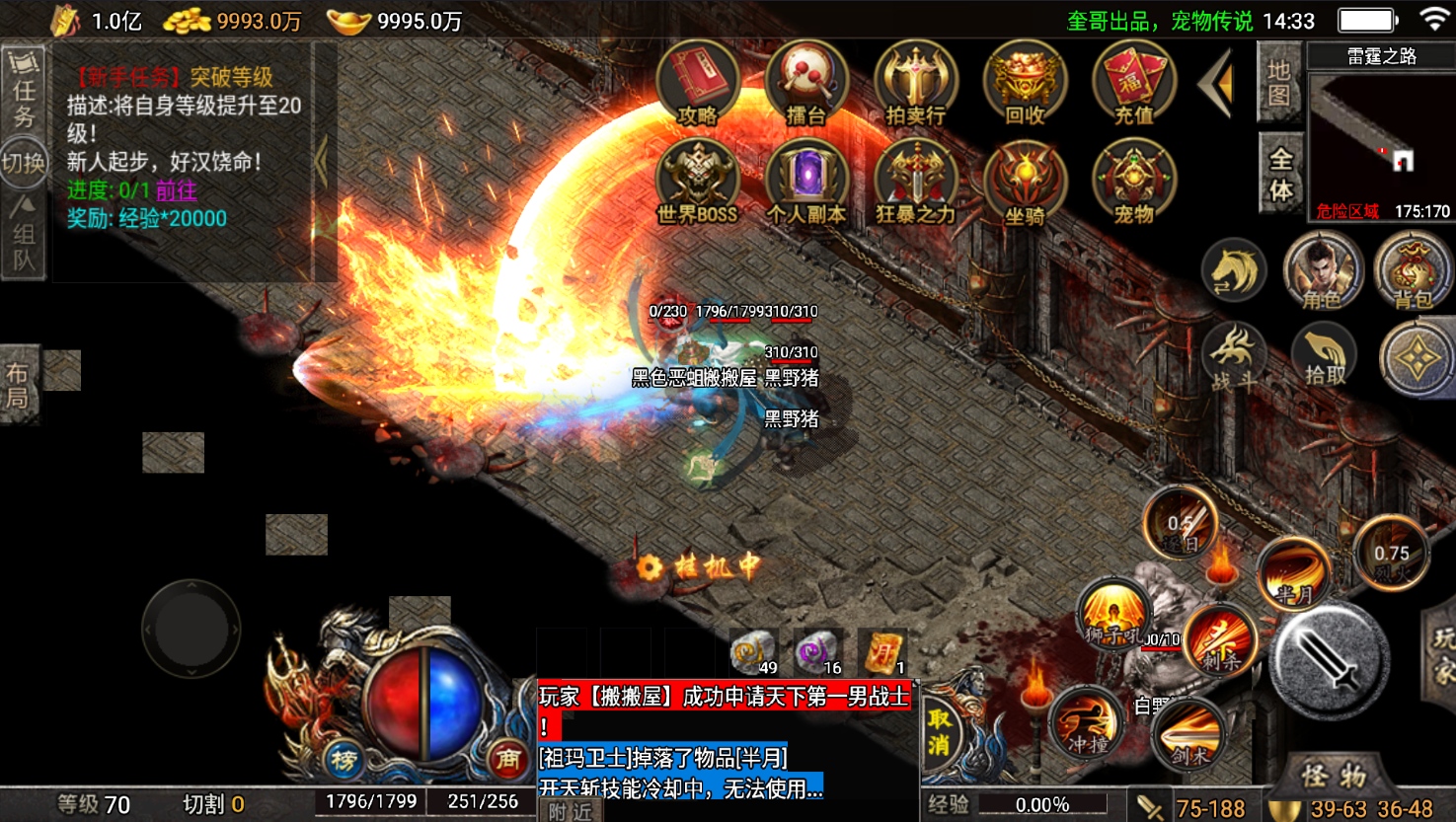This screenshot has width=1456, height=822.
Task: Tap the 拾取 pickup button
Action: coord(1325,356)
